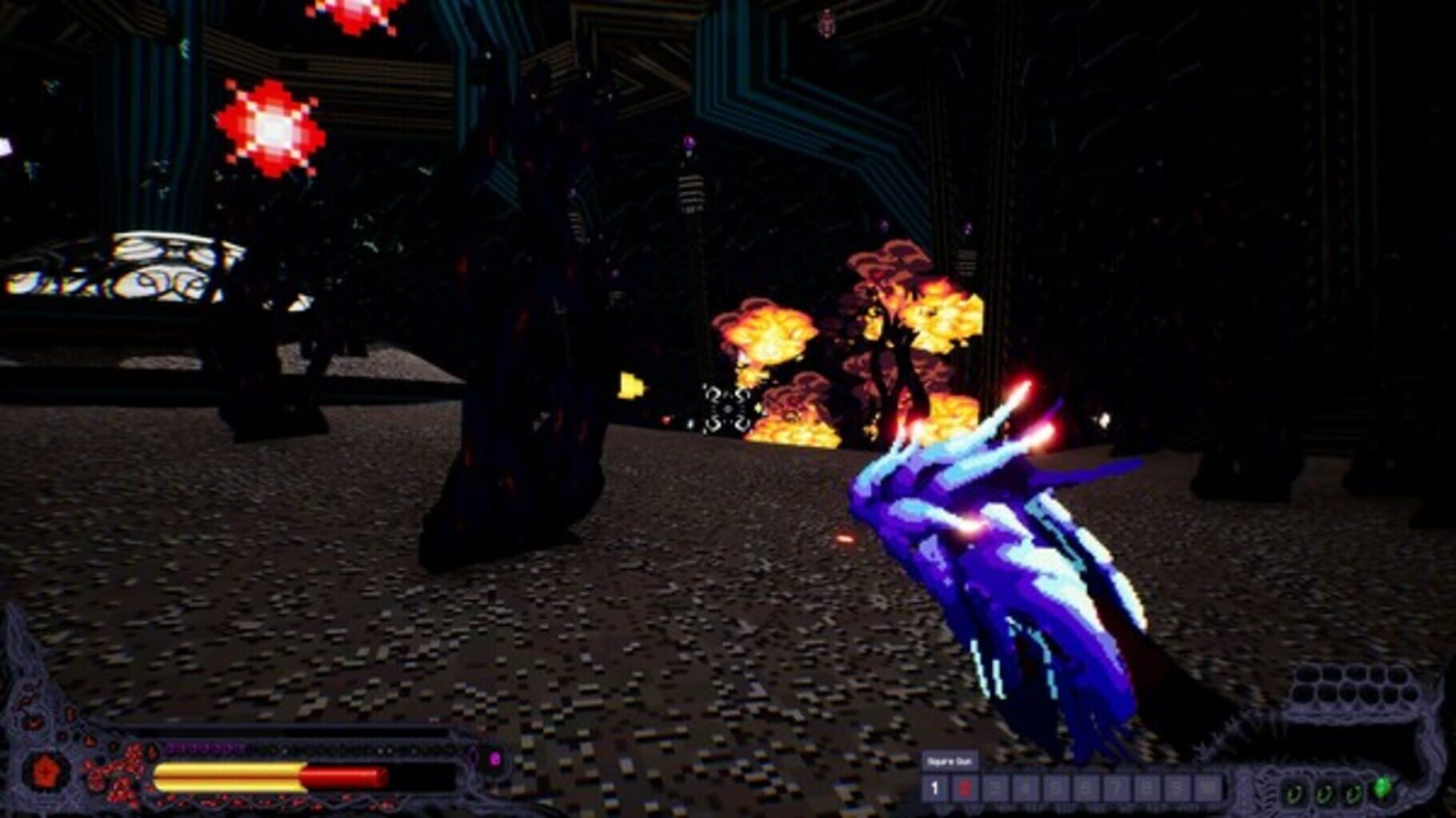1456x818 pixels.
Task: Select the orange rune emblem in bottom-left HUD corner
Action: point(46,771)
